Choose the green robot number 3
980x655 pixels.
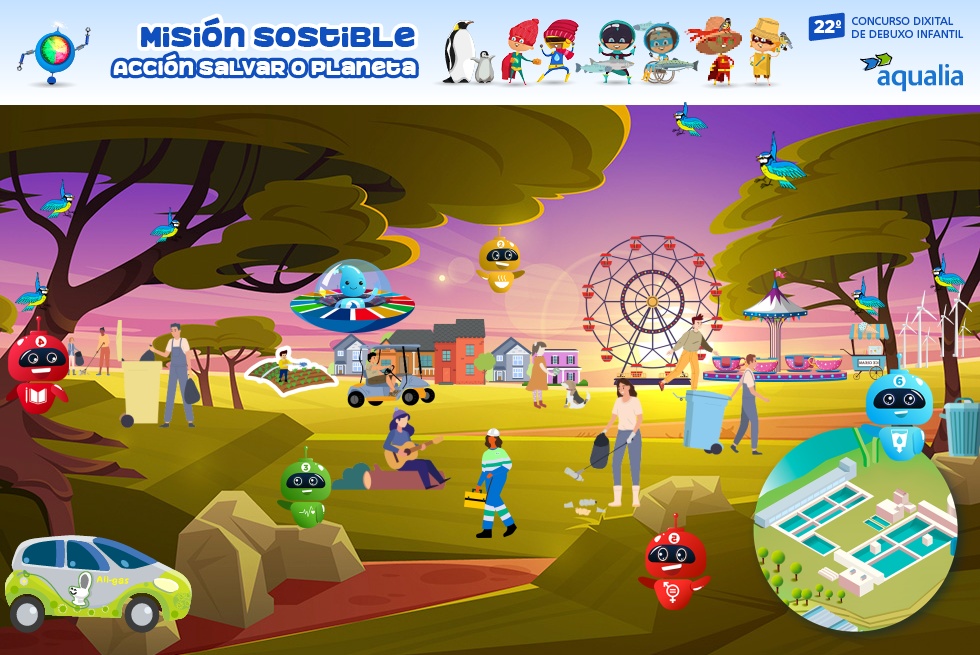tap(304, 488)
